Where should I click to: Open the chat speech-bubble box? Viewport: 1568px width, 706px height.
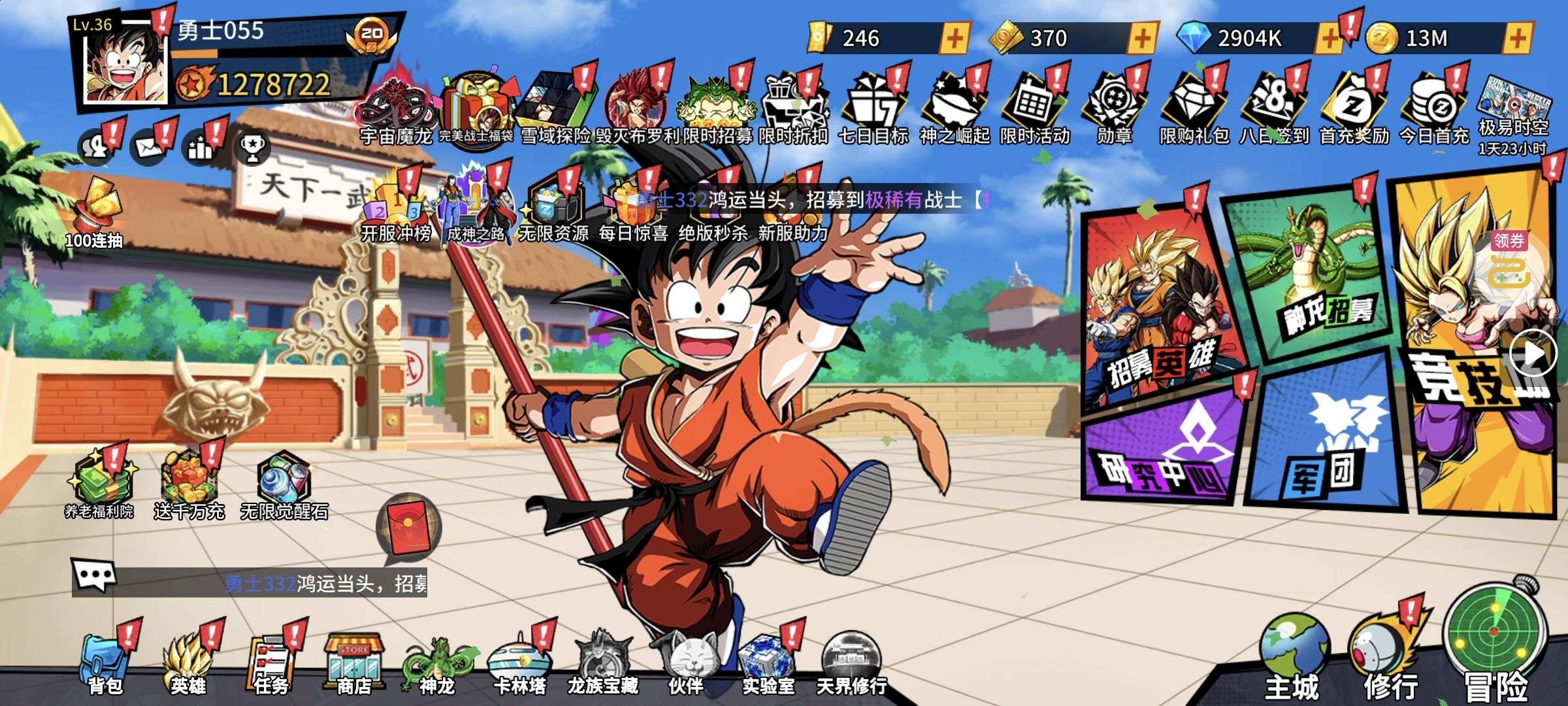(x=93, y=577)
